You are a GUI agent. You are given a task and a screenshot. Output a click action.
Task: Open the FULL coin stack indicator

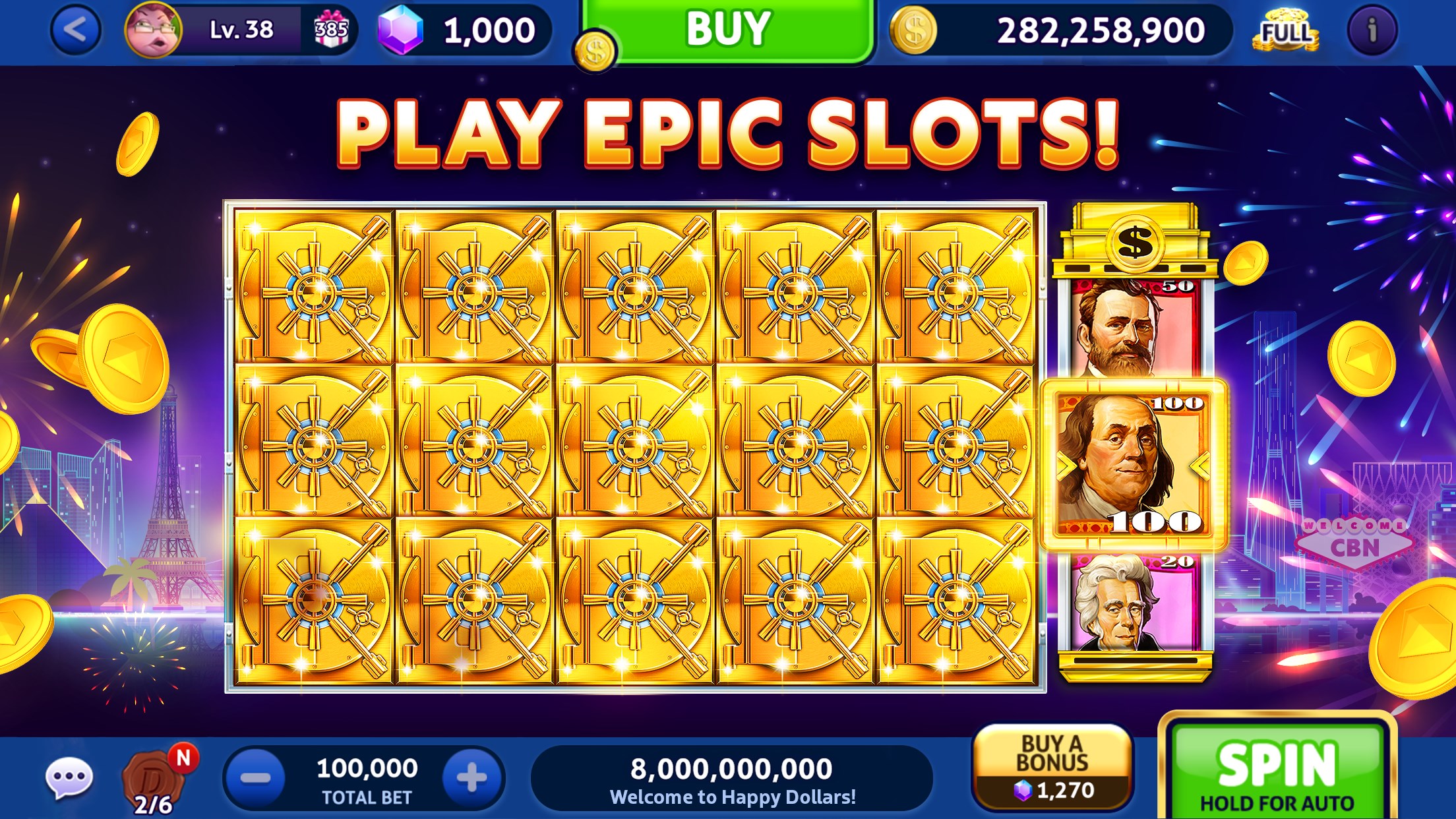1286,30
